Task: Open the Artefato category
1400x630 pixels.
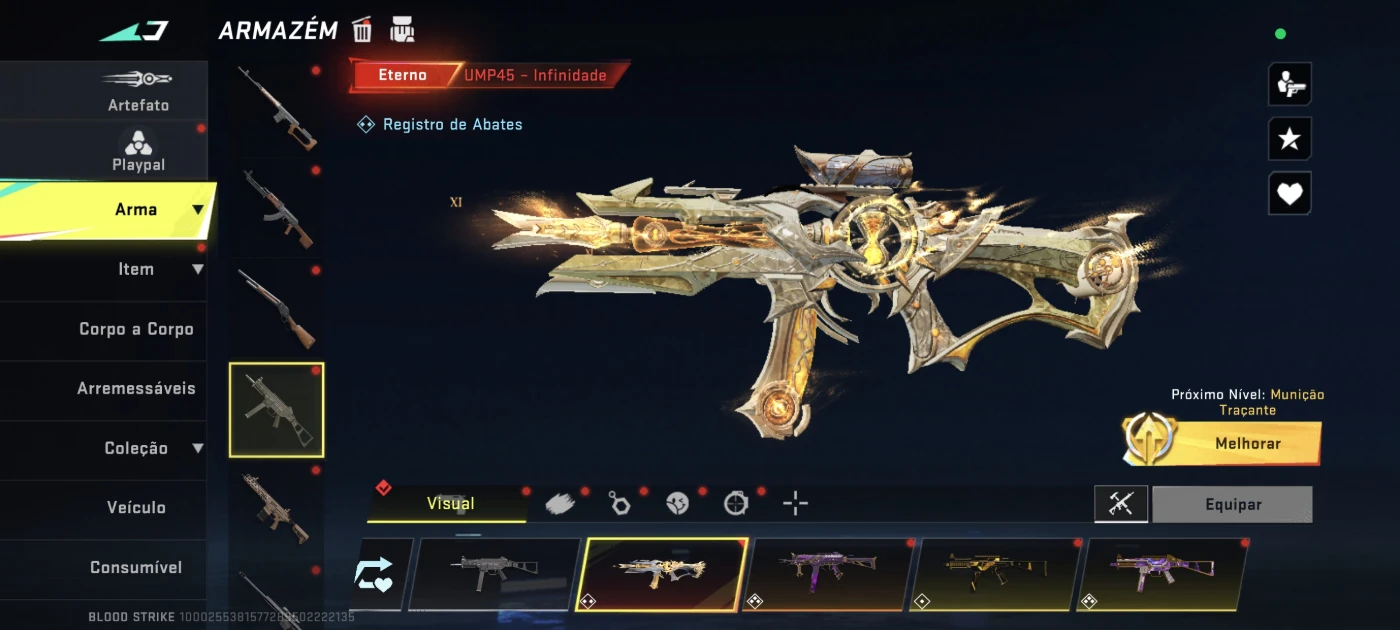Action: coord(138,90)
